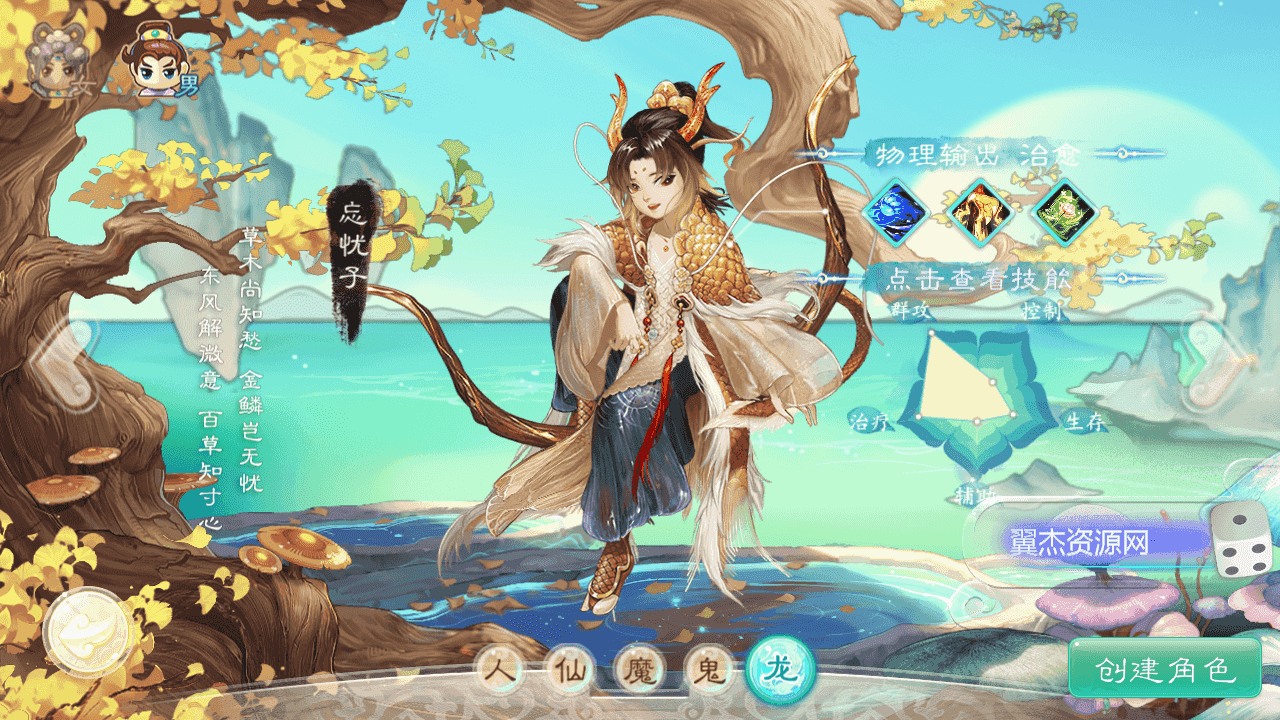
Task: Click the feather emblem in the bottom-left corner
Action: 85,633
